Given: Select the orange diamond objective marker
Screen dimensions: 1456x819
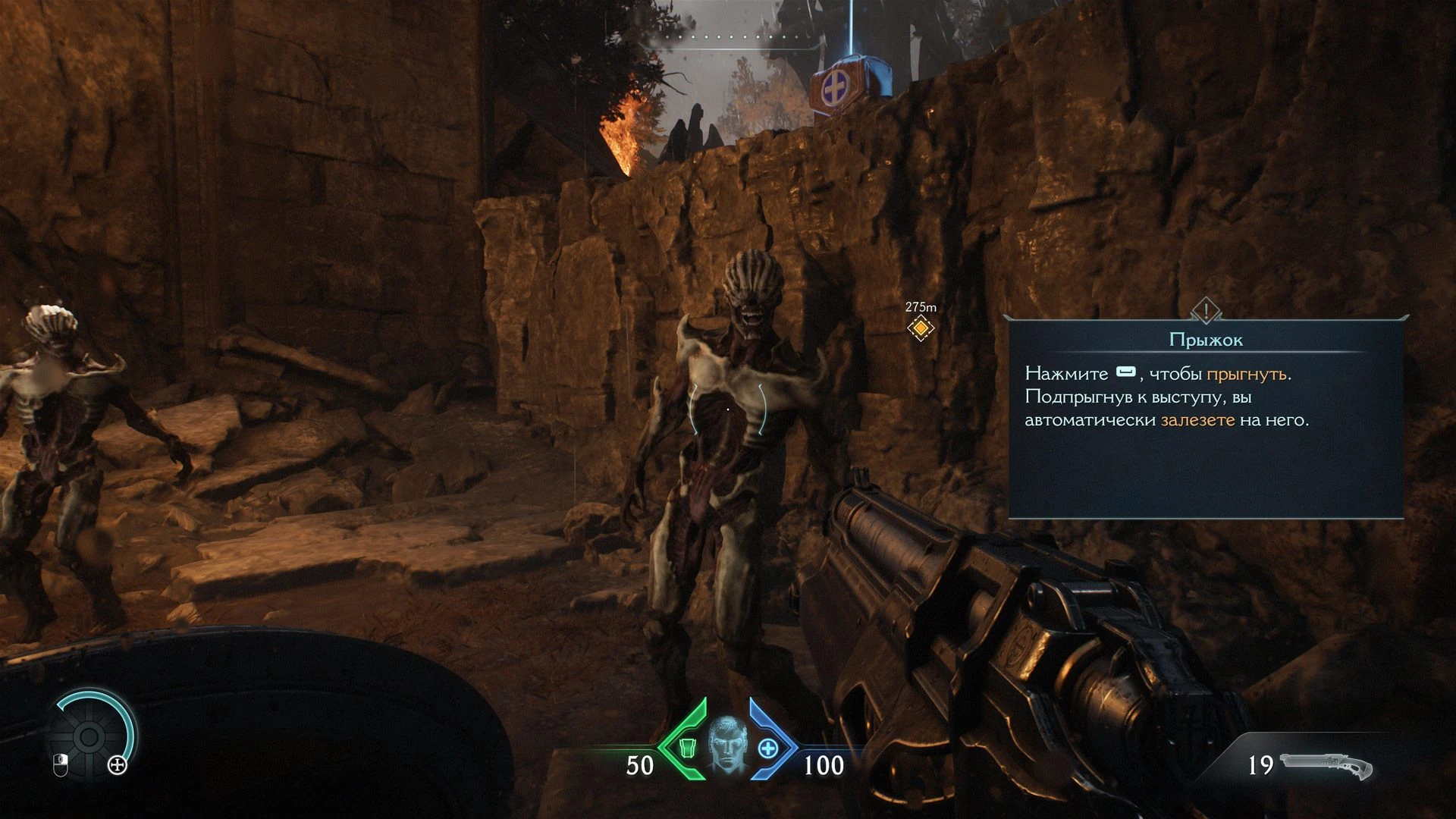Looking at the screenshot, I should pos(921,328).
